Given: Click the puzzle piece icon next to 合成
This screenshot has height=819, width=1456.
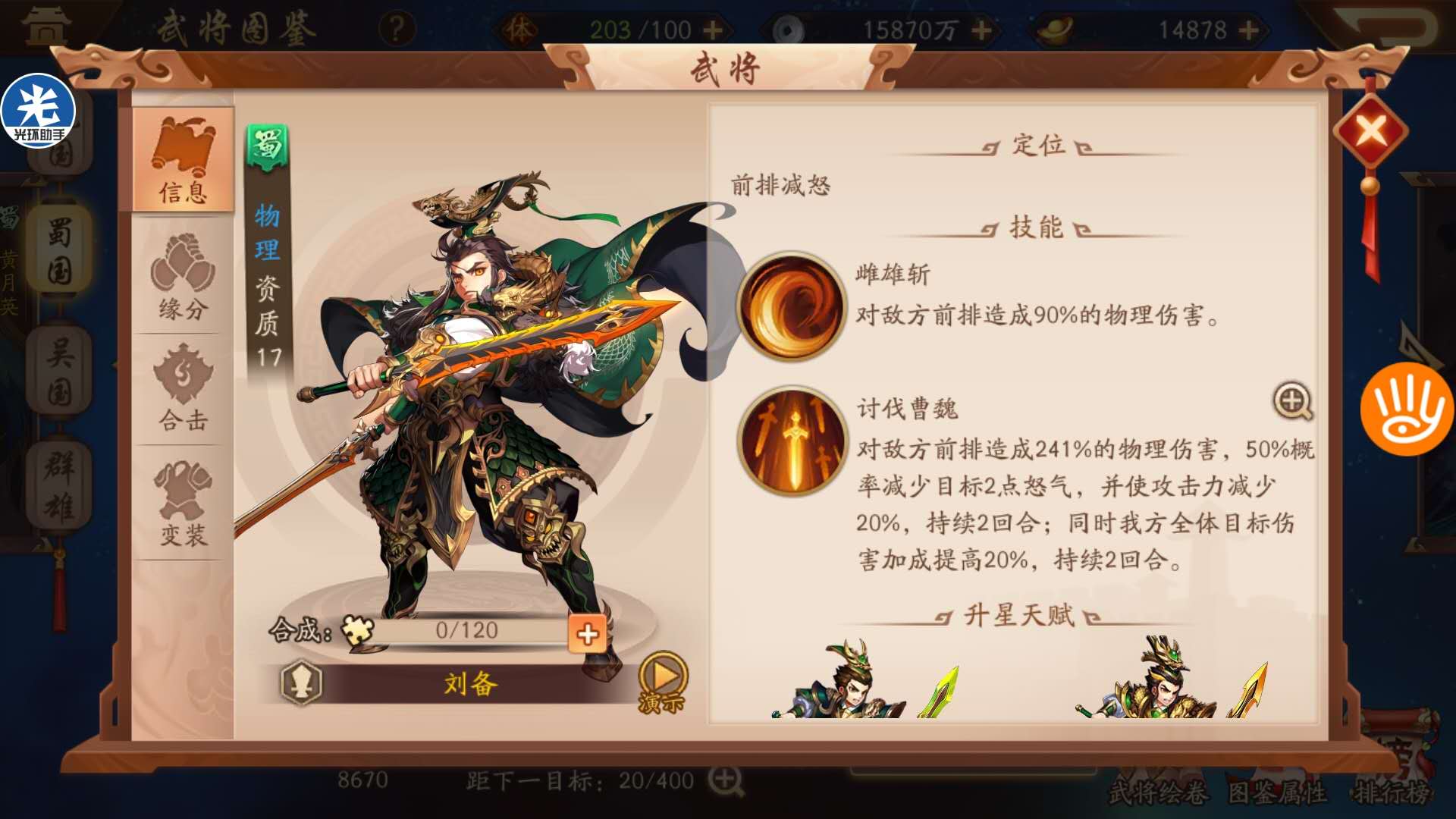Looking at the screenshot, I should pyautogui.click(x=360, y=630).
